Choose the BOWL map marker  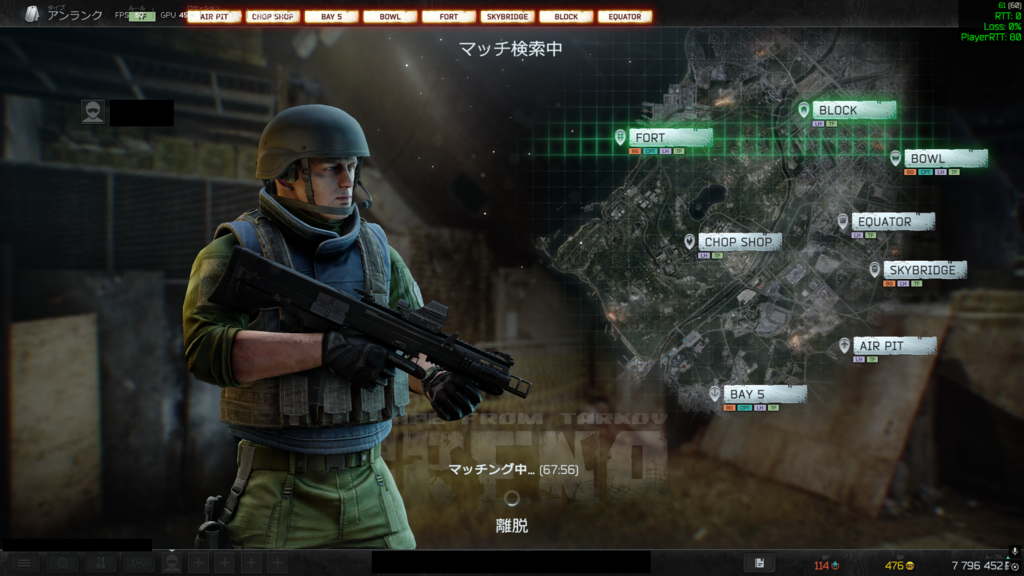coord(927,159)
